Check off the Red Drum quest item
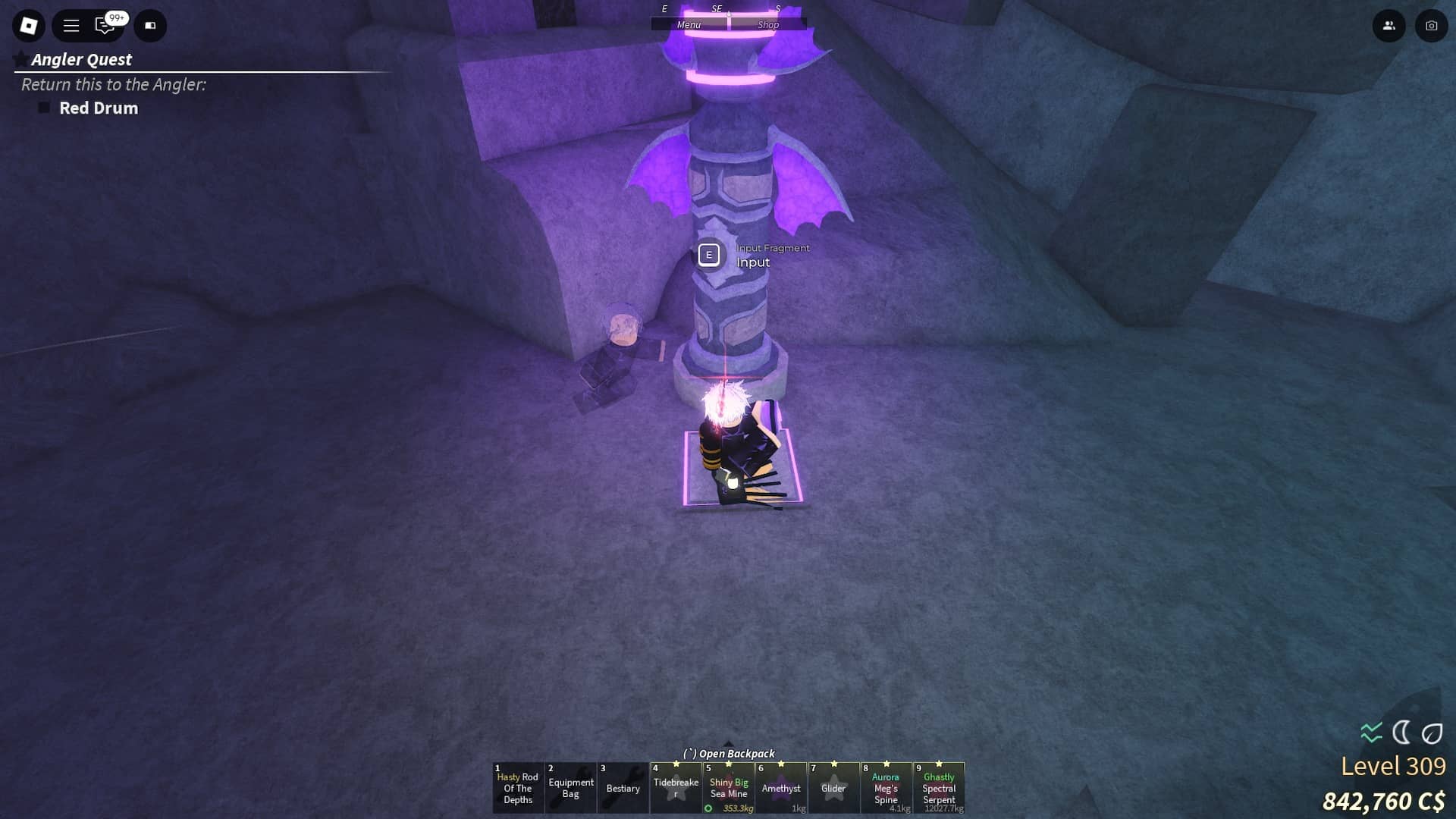 [x=43, y=108]
